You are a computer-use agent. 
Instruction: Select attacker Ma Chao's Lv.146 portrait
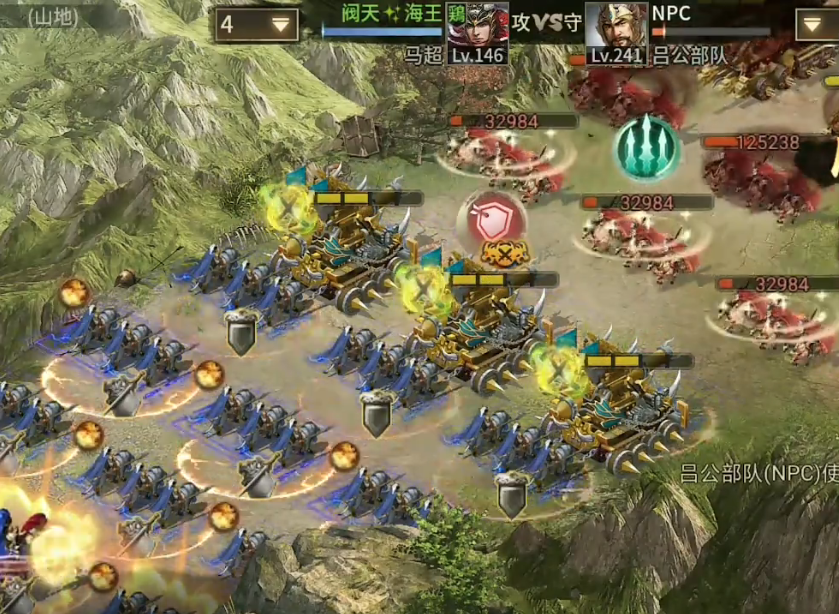pyautogui.click(x=477, y=30)
